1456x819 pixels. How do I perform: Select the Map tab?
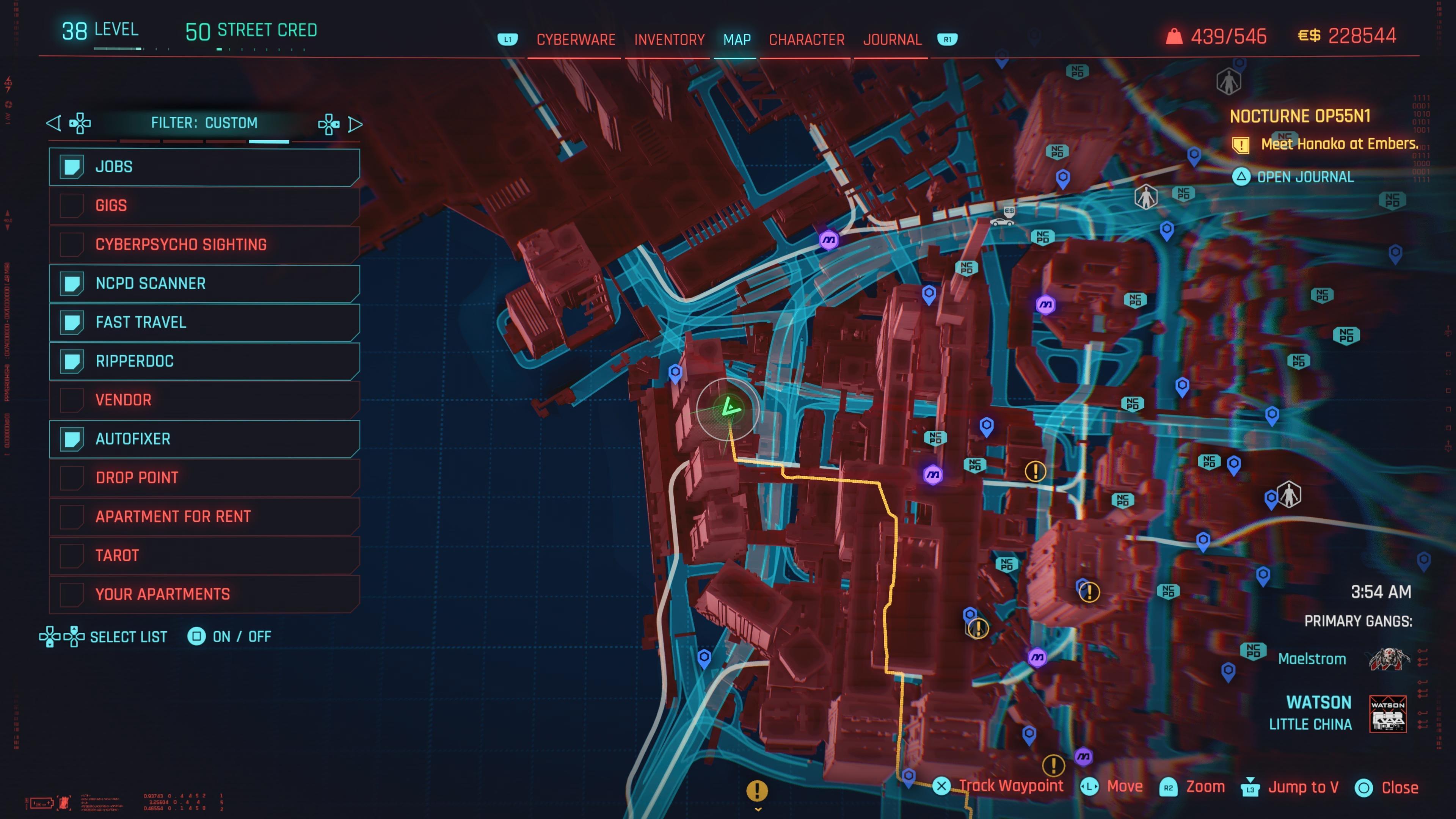pyautogui.click(x=736, y=39)
